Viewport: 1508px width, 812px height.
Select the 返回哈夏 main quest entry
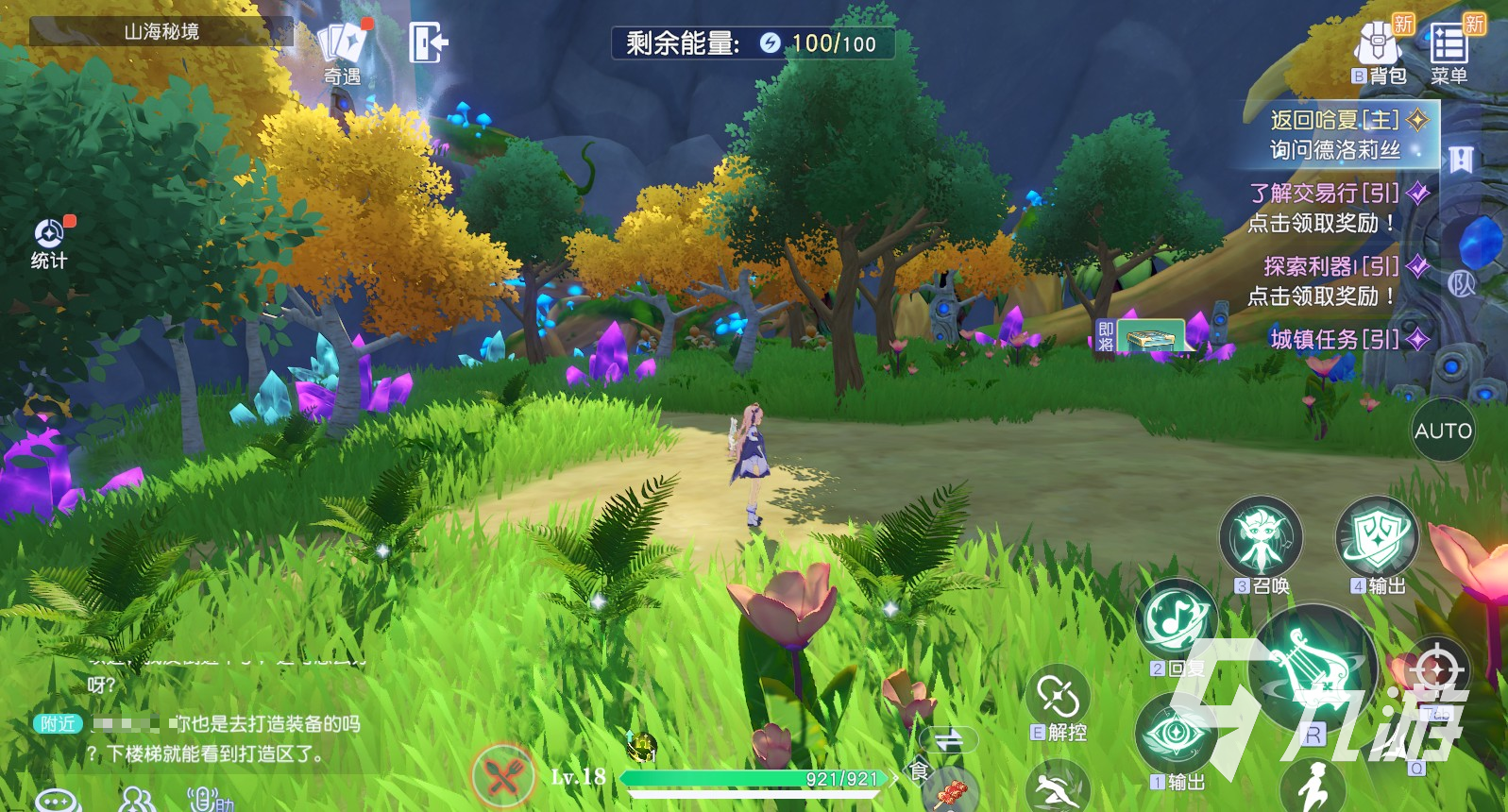pyautogui.click(x=1334, y=134)
